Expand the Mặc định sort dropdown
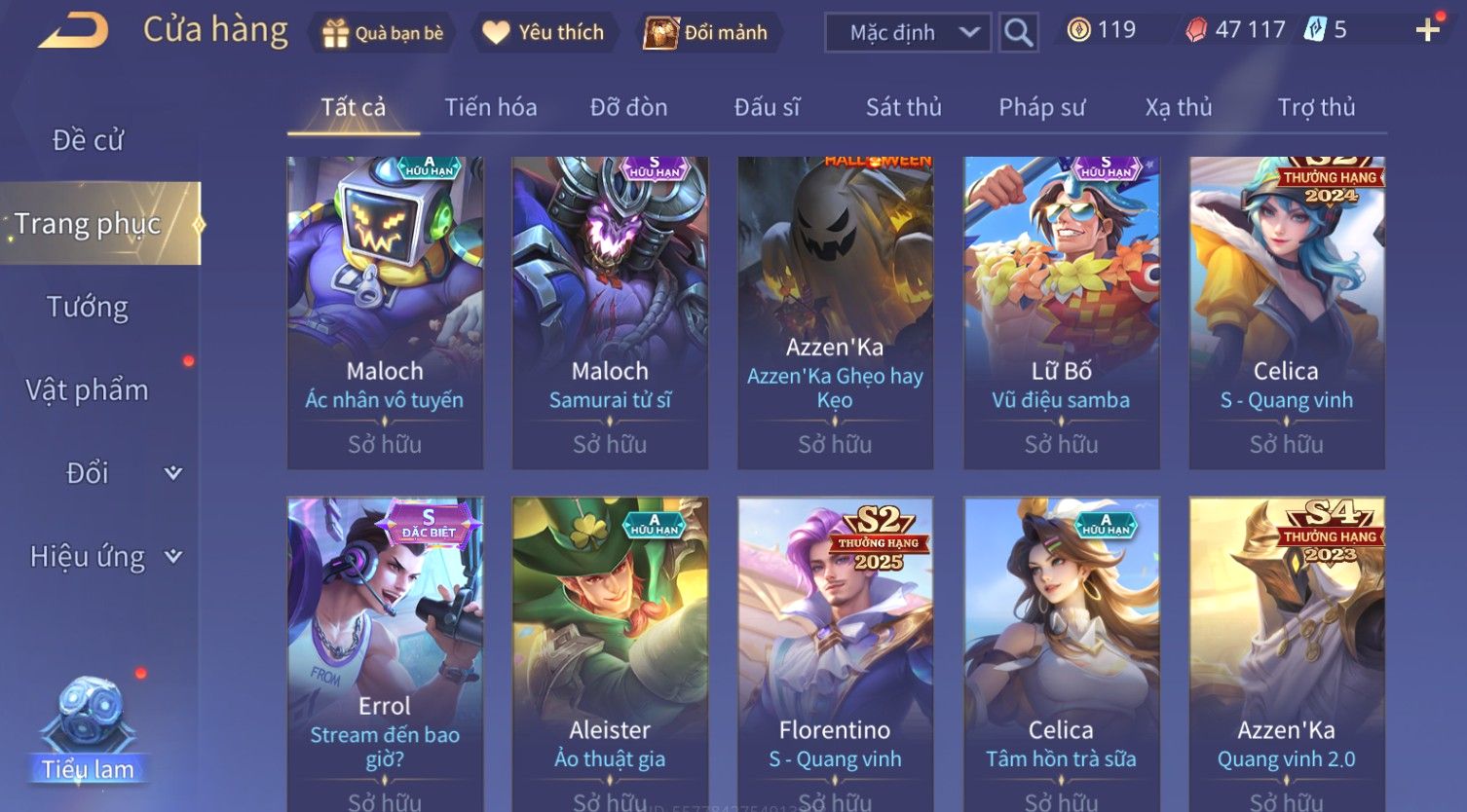This screenshot has height=812, width=1467. (908, 33)
